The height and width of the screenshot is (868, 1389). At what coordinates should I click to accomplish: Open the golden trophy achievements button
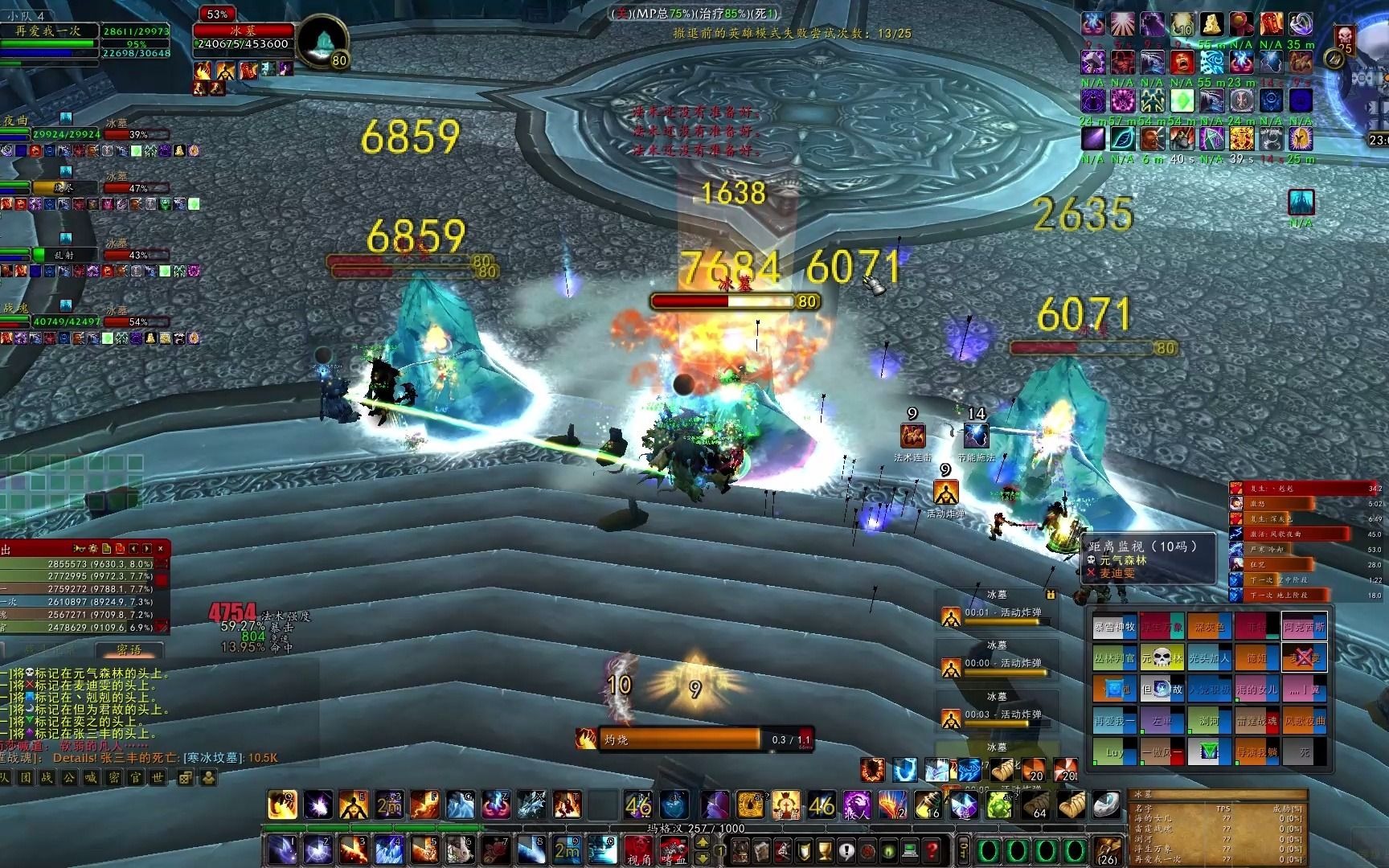[x=824, y=850]
